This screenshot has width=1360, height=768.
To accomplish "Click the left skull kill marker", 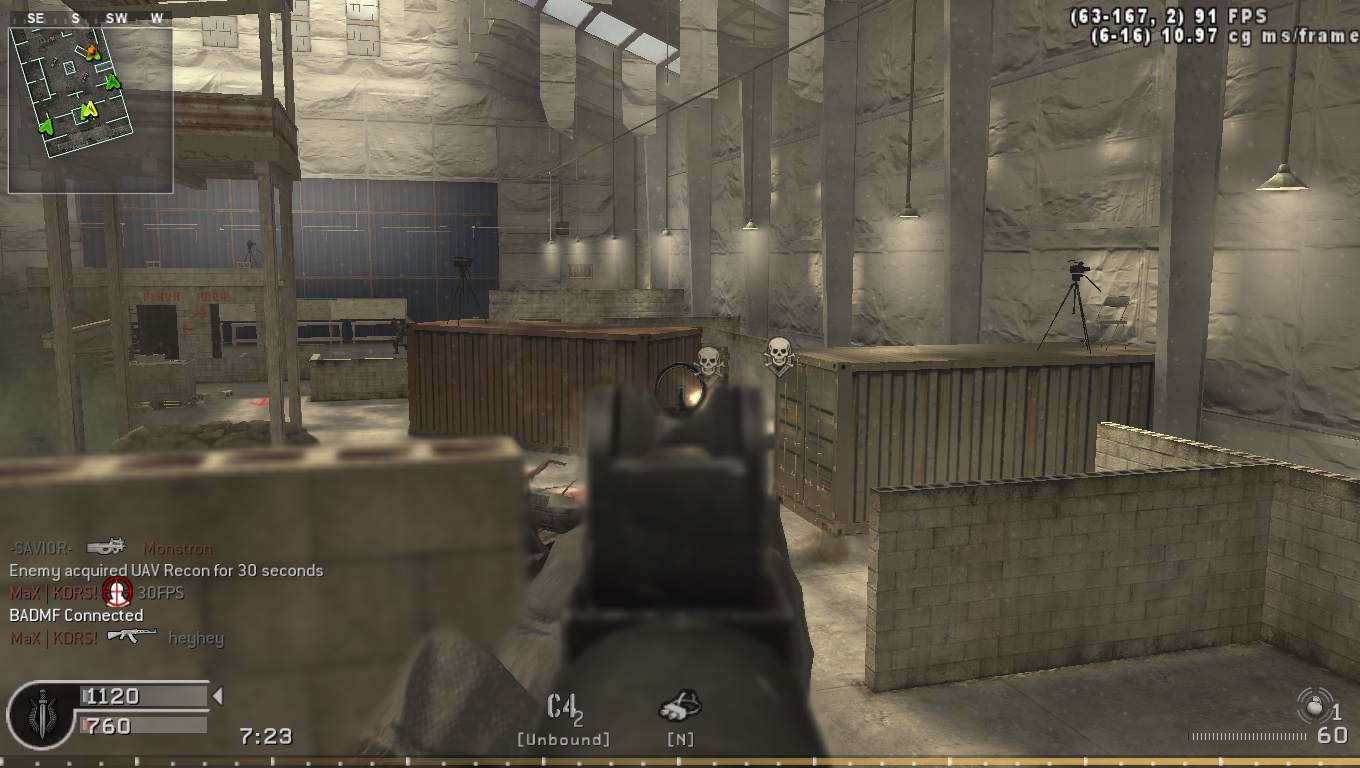I will click(711, 356).
